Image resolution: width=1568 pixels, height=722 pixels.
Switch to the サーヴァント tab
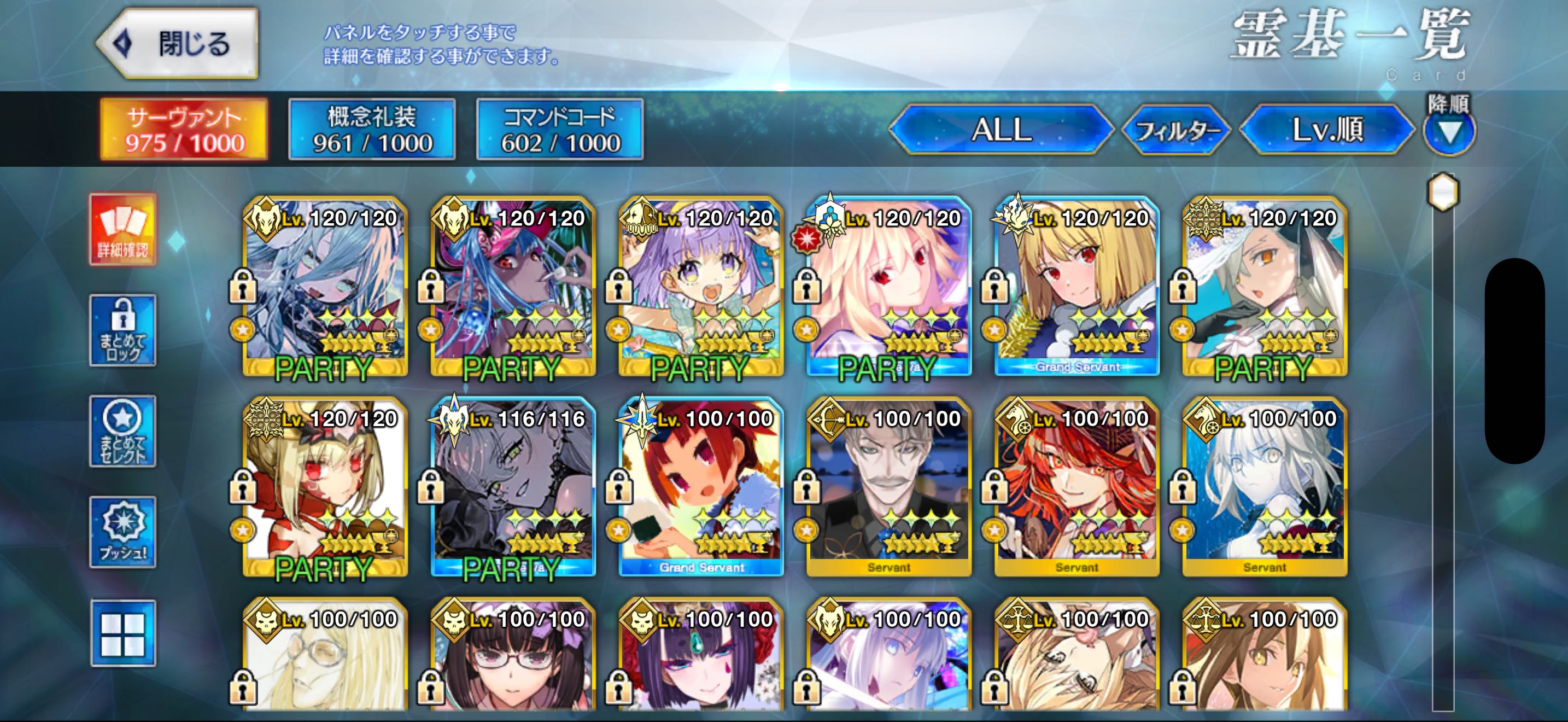(x=184, y=130)
